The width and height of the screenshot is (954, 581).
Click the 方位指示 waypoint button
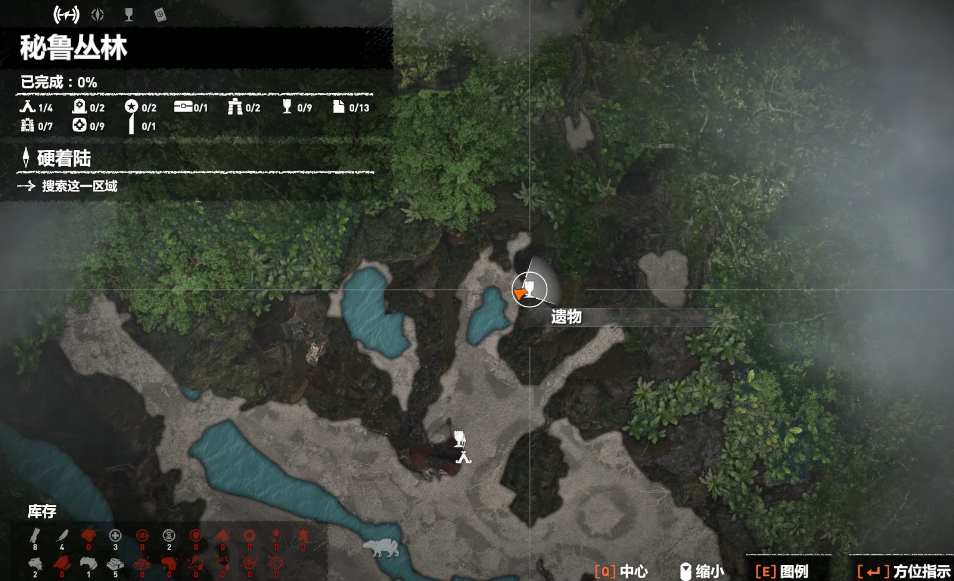904,571
